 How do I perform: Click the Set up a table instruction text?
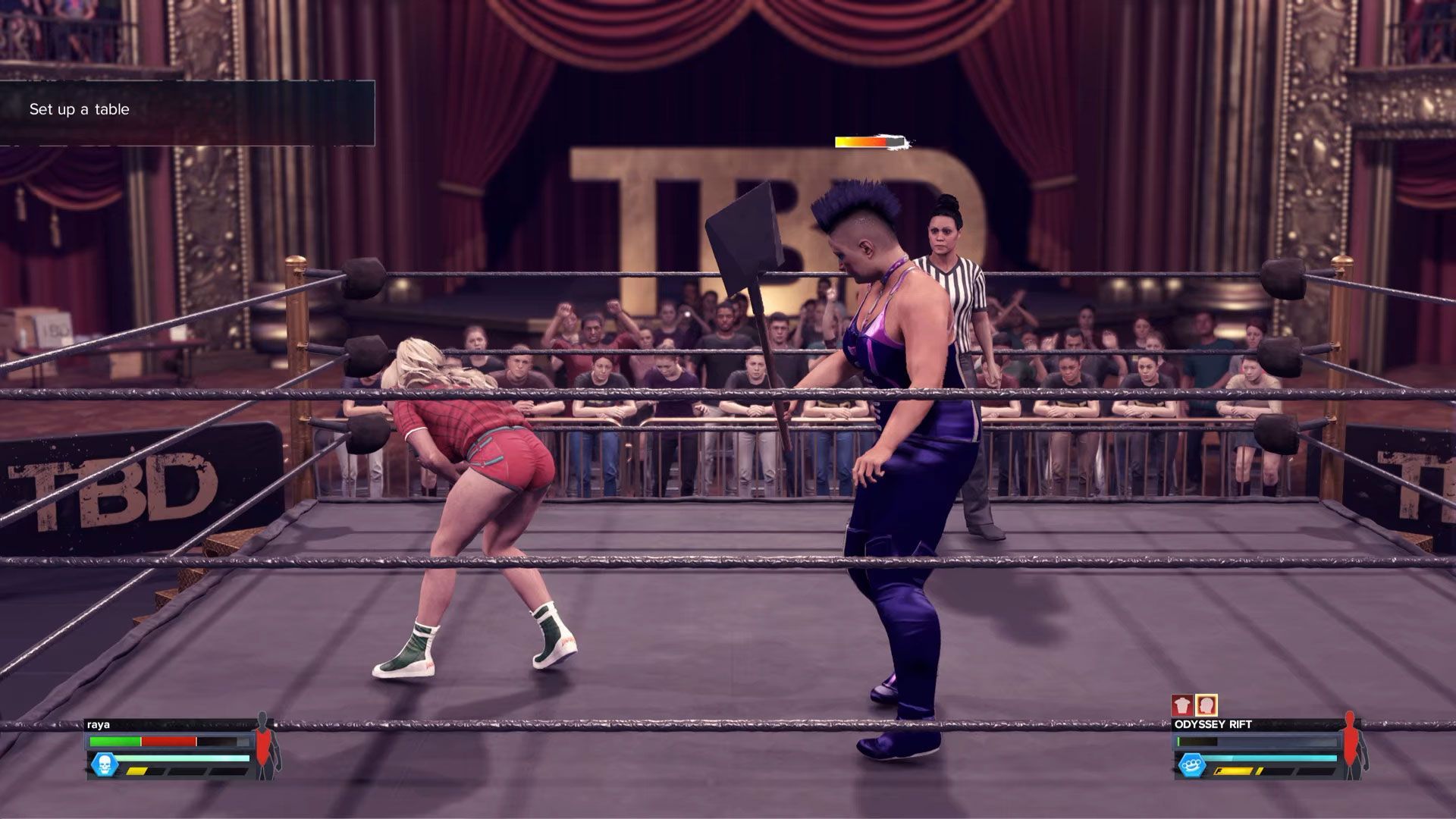pyautogui.click(x=80, y=109)
